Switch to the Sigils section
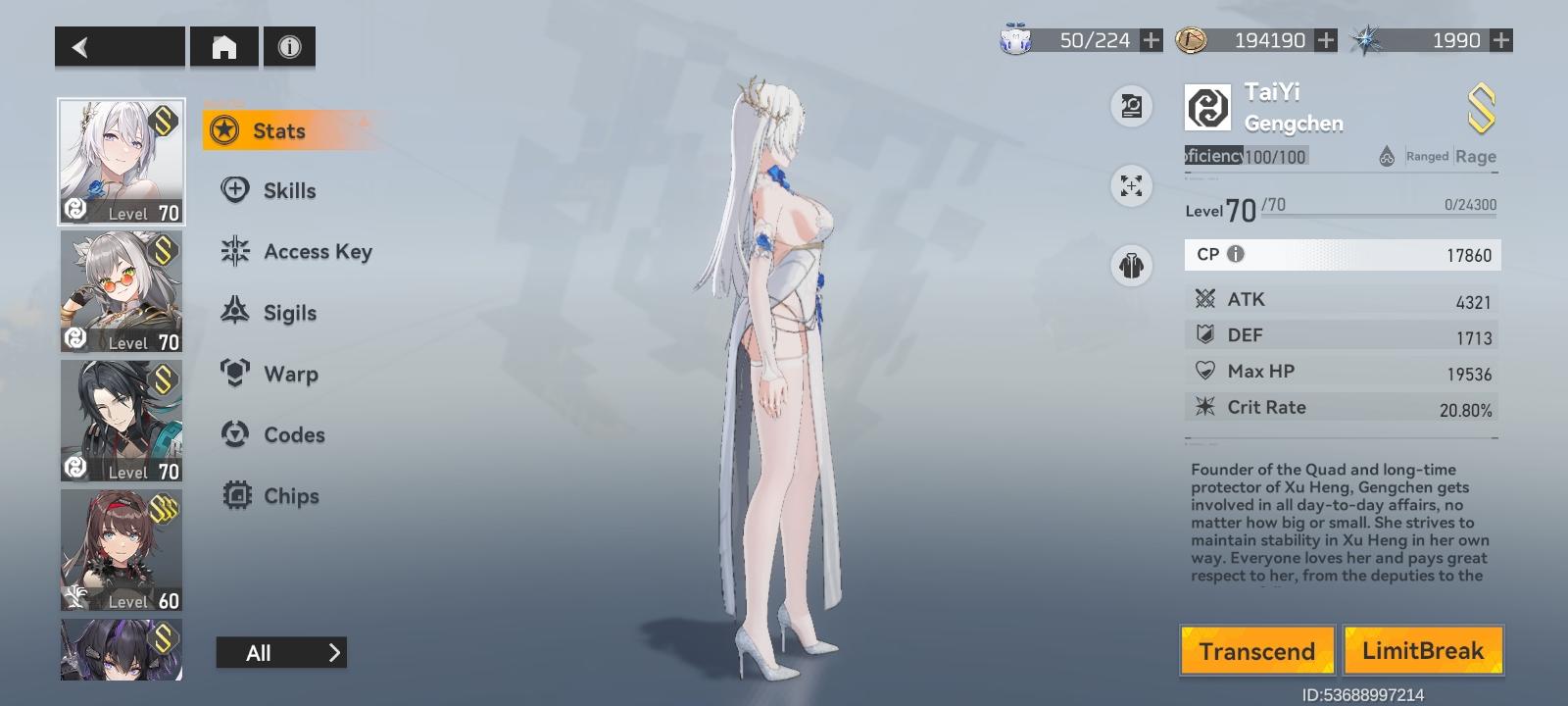This screenshot has height=706, width=1568. [x=290, y=312]
